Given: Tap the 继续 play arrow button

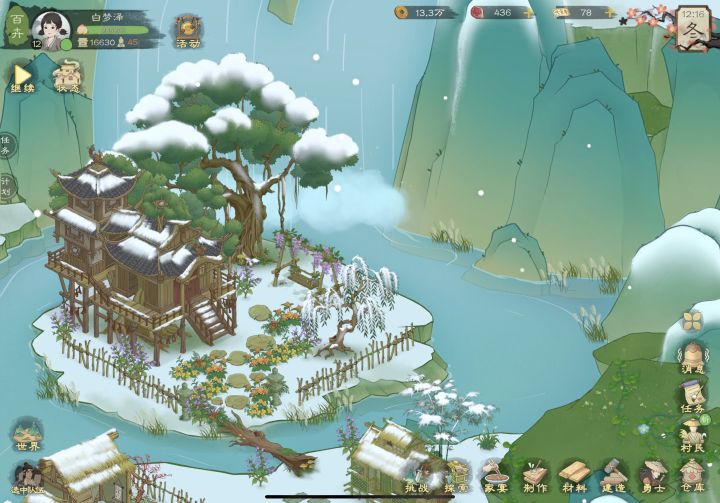Looking at the screenshot, I should (22, 75).
